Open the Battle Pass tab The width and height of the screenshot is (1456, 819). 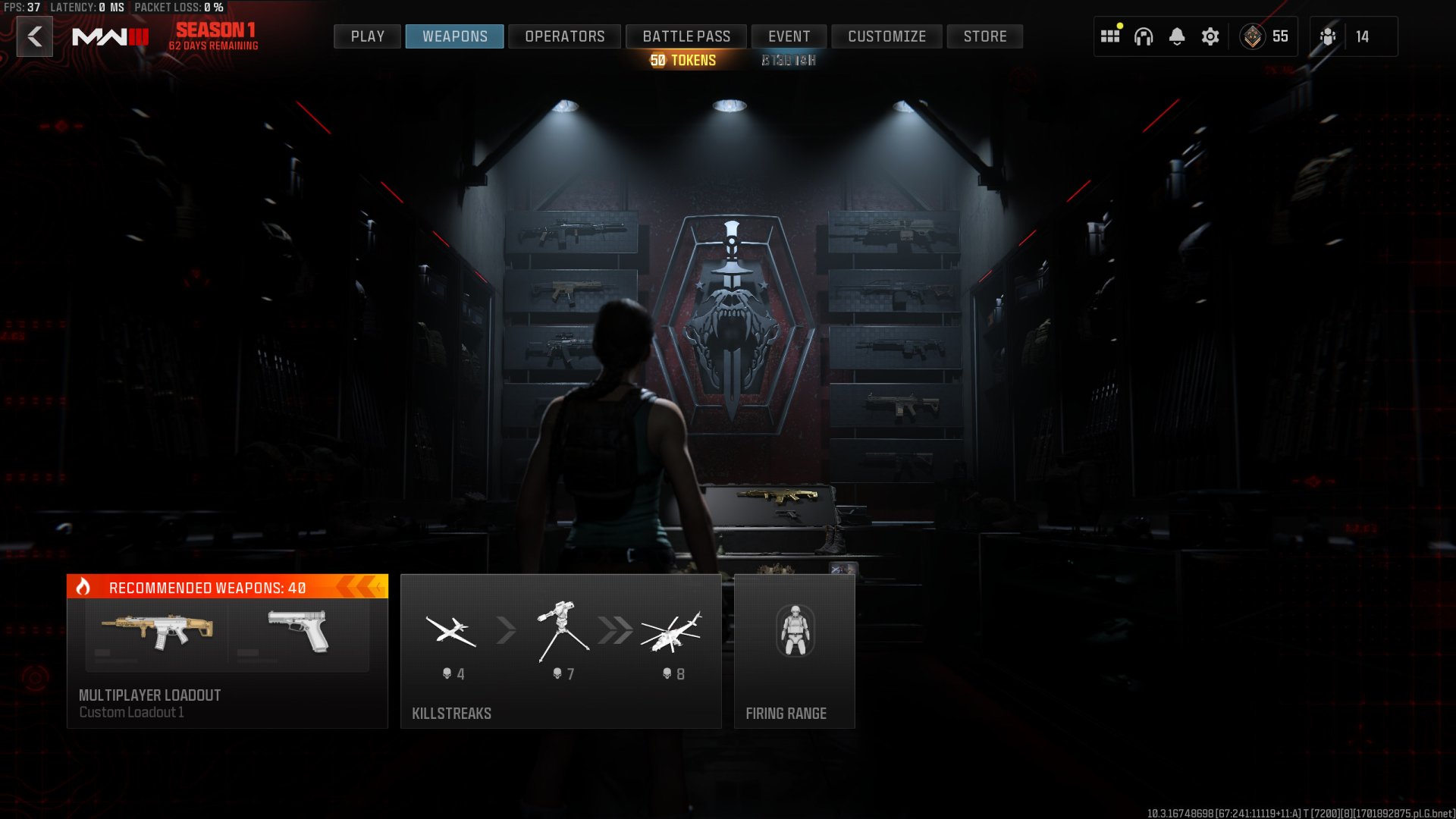pos(686,36)
